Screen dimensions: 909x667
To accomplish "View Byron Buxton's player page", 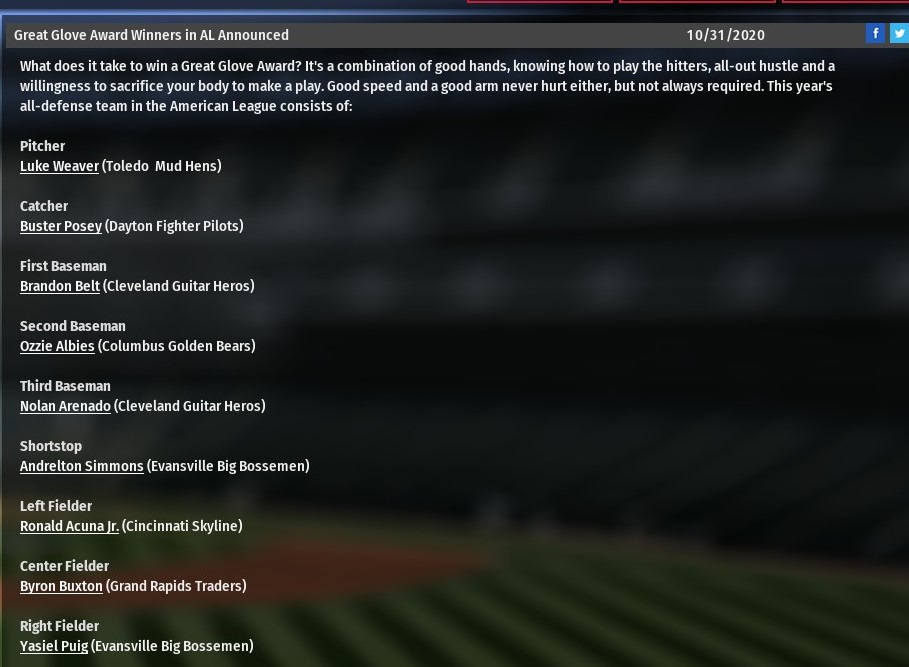I will [61, 586].
